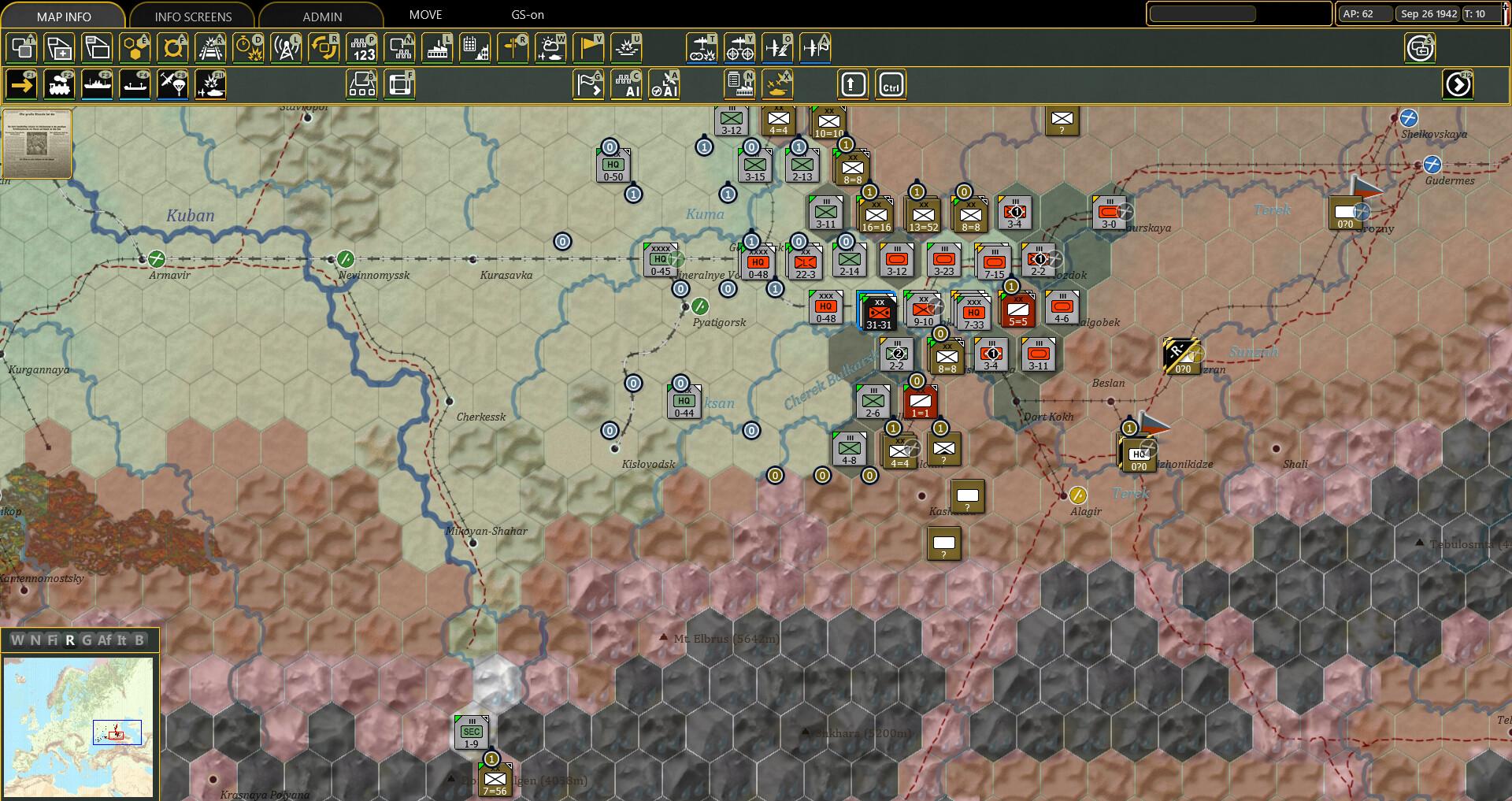Viewport: 1512px width, 801px height.
Task: Select the R region letter on minimap
Action: click(70, 640)
